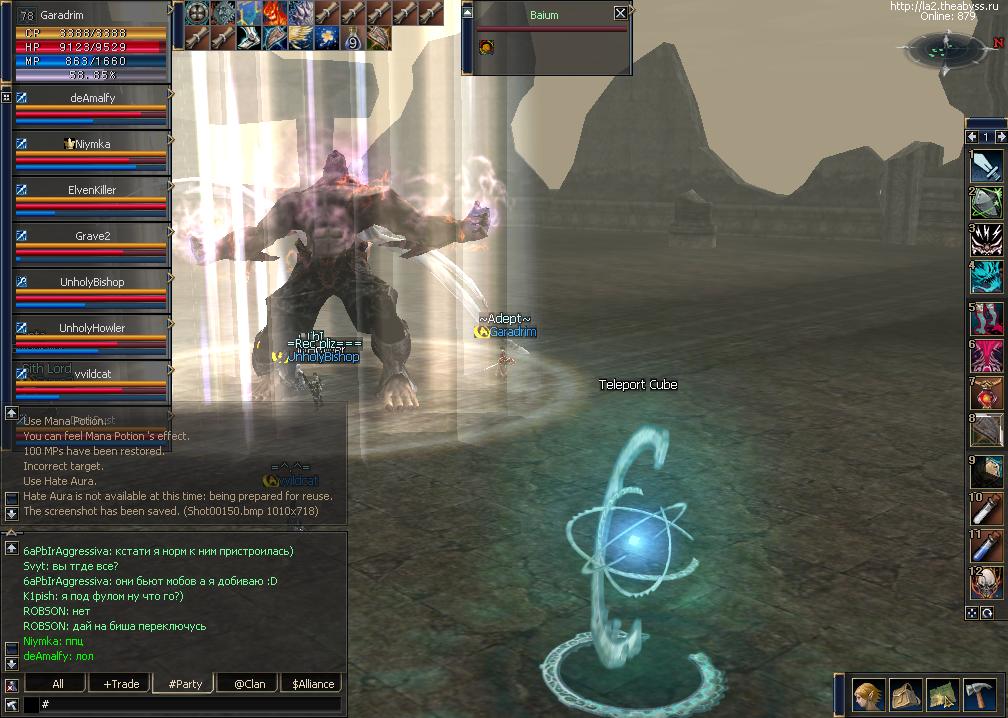This screenshot has width=1008, height=718.
Task: Target party member ElvenKiller
Action: pyautogui.click(x=92, y=190)
